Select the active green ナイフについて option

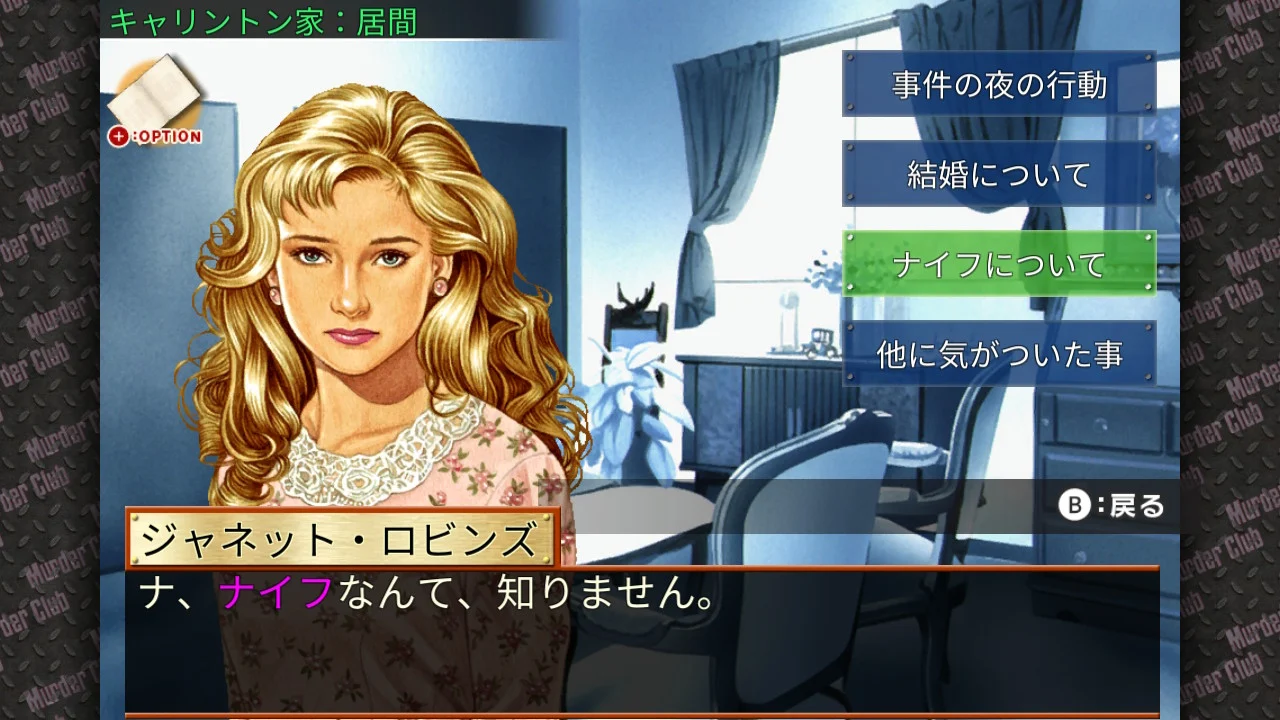(999, 263)
